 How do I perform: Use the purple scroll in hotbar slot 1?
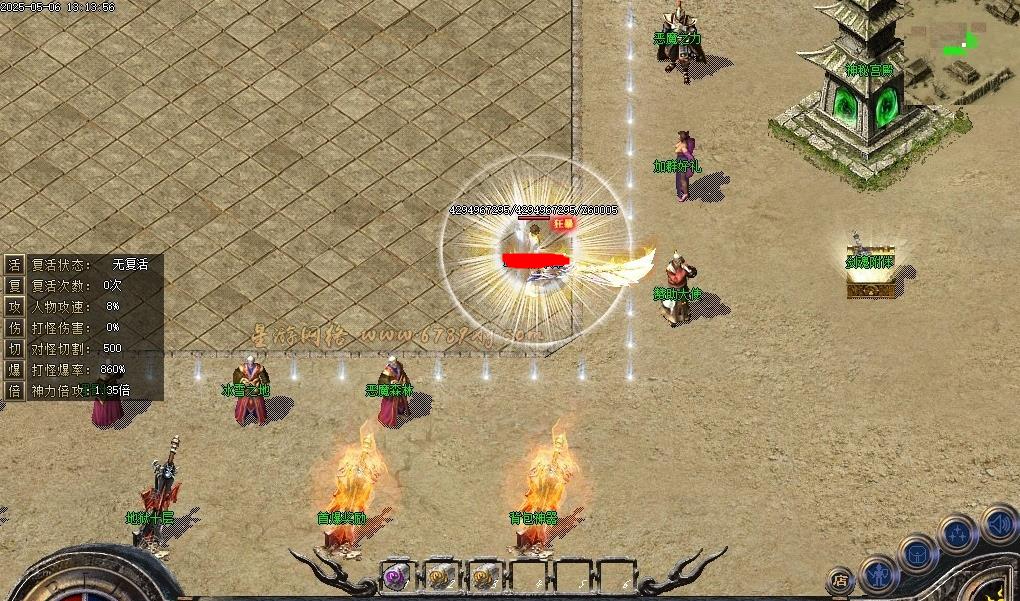(397, 576)
